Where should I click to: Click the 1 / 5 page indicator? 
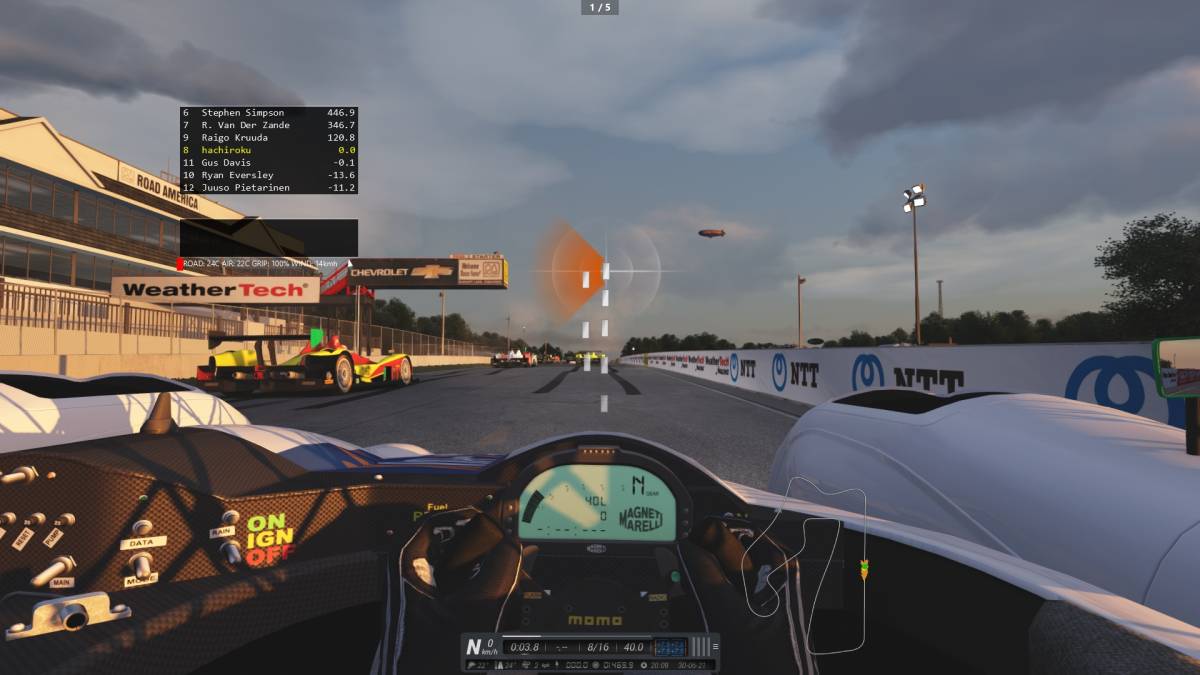[x=600, y=7]
